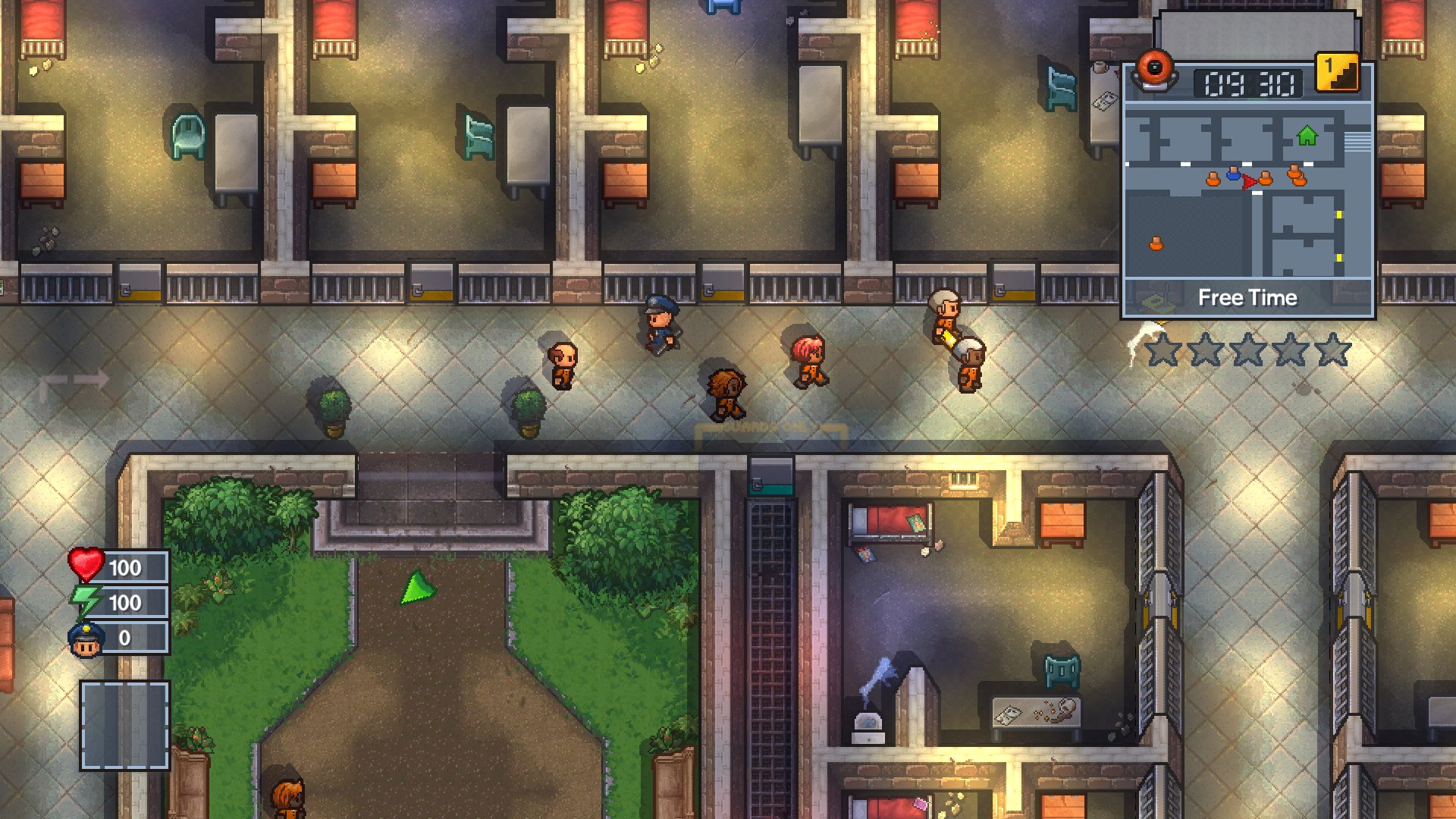Click the yellow stairs floor indicator
This screenshot has width=1456, height=819.
point(1337,73)
